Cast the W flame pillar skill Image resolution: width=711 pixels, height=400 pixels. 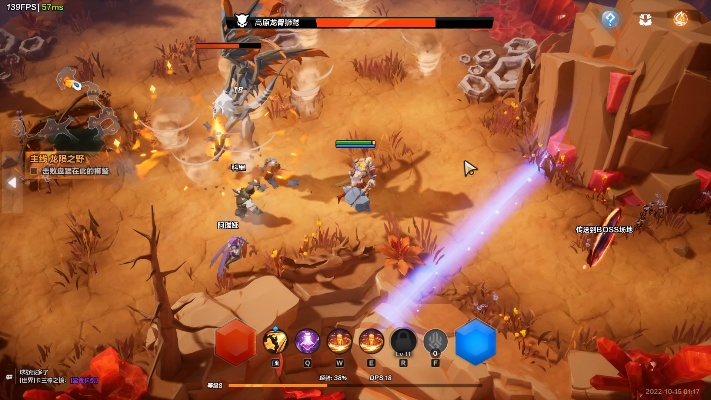point(340,342)
